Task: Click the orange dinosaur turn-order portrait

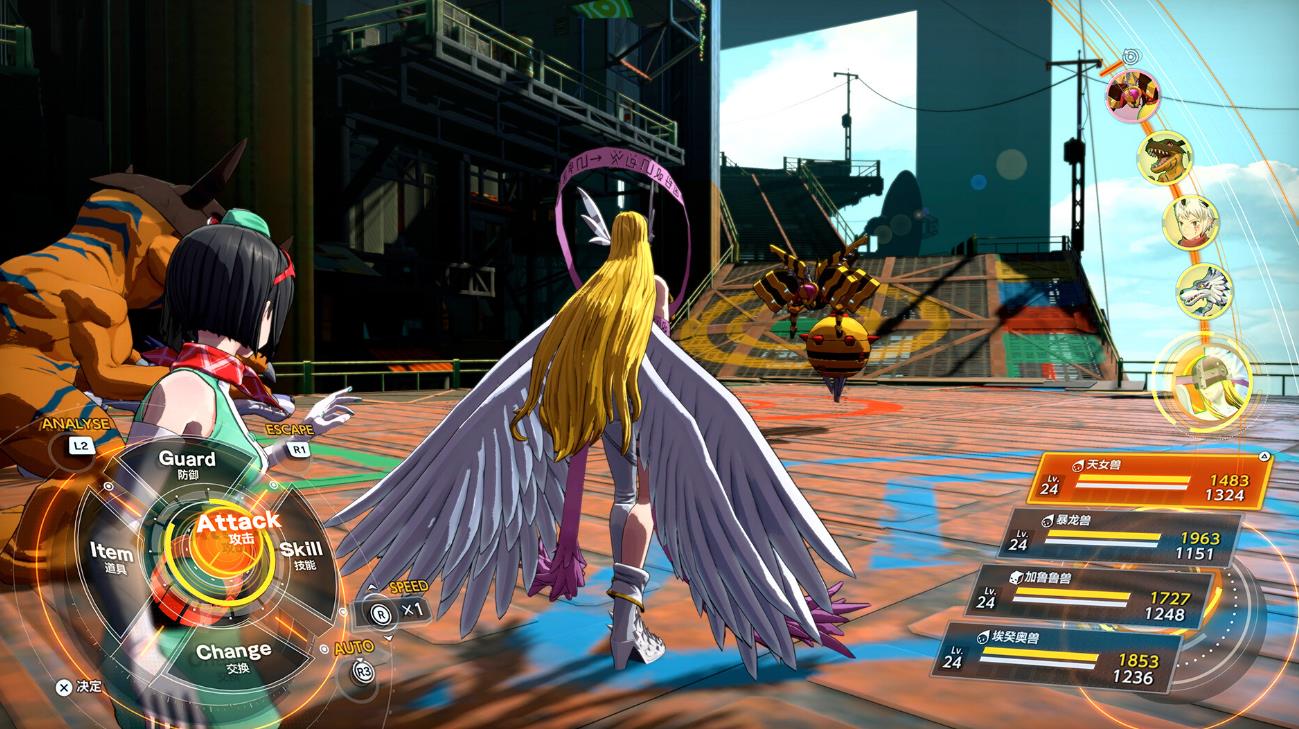Action: [1164, 158]
